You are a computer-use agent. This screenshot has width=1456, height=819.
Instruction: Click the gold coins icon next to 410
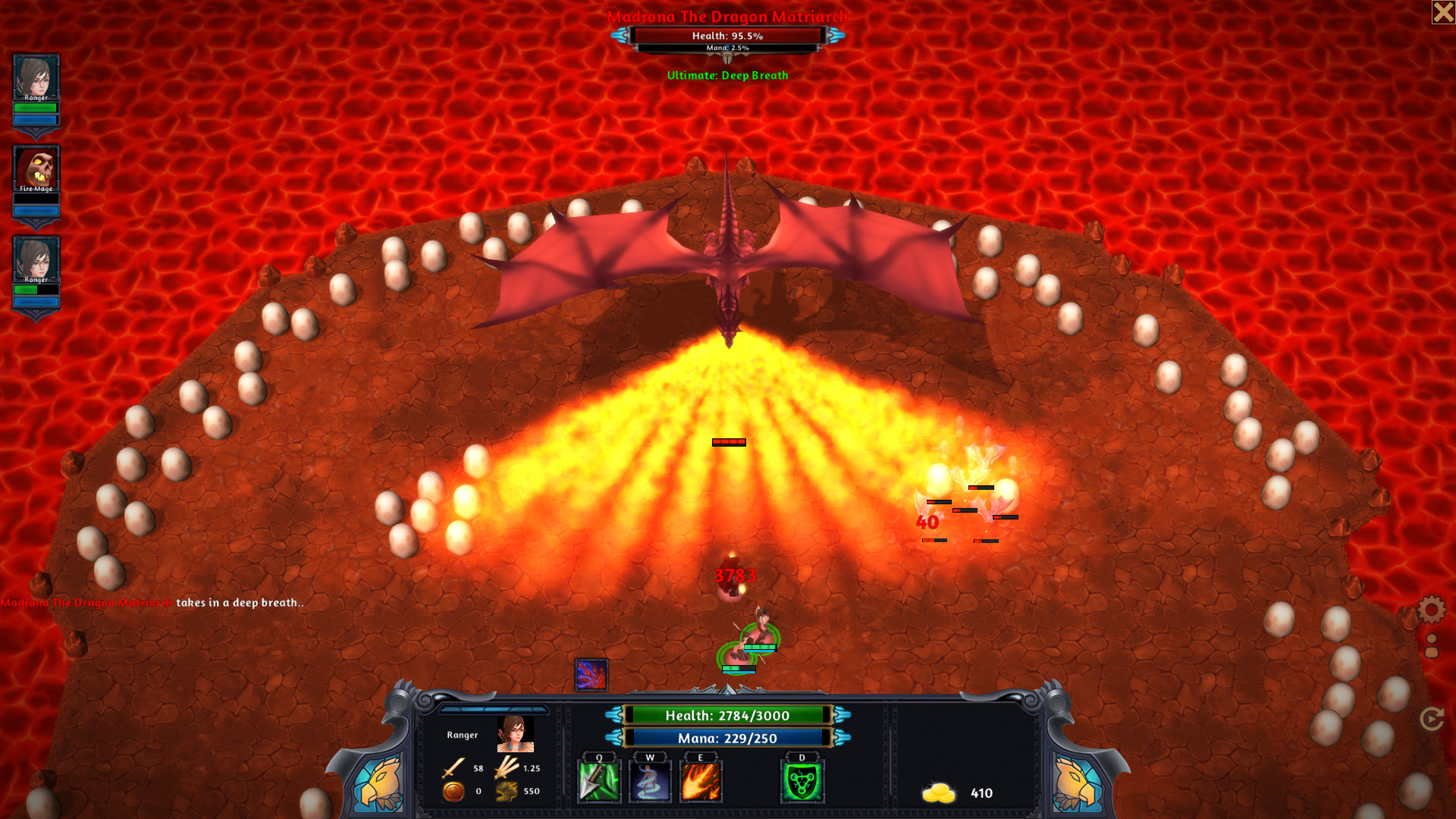(x=939, y=792)
